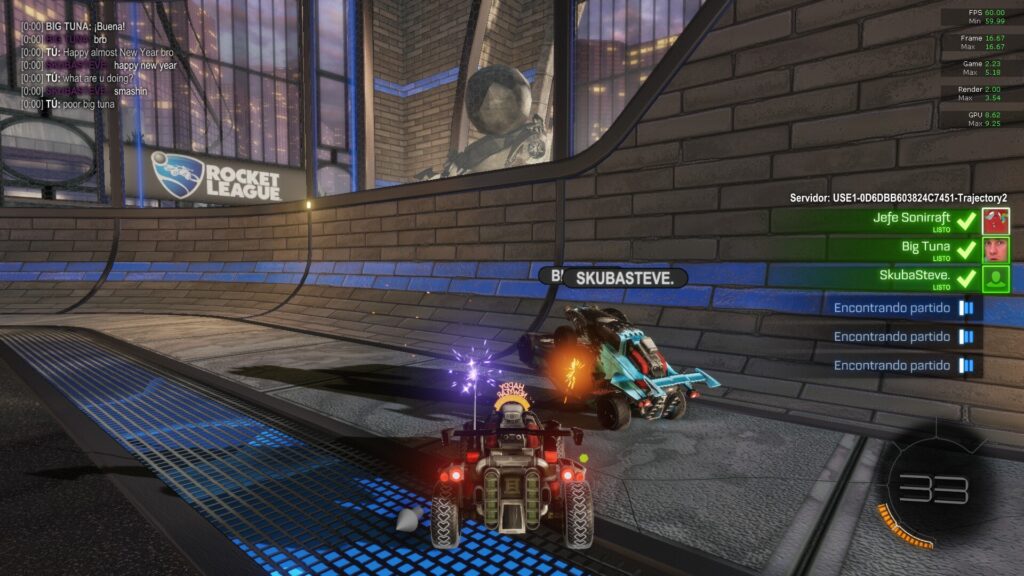Image resolution: width=1024 pixels, height=576 pixels.
Task: Open Big Tuna's face avatar
Action: click(x=996, y=250)
